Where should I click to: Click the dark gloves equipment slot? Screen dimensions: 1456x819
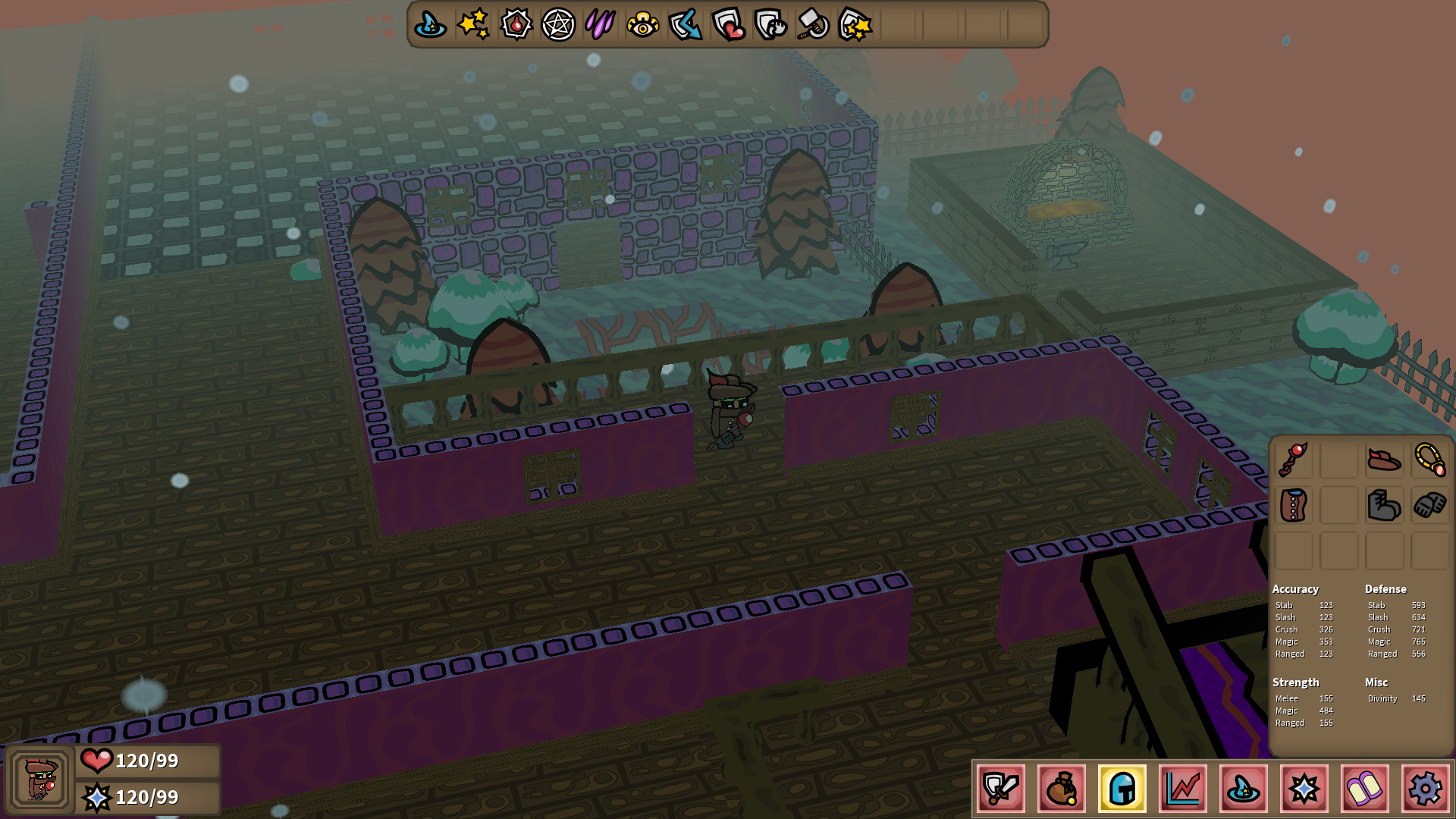(x=1429, y=505)
